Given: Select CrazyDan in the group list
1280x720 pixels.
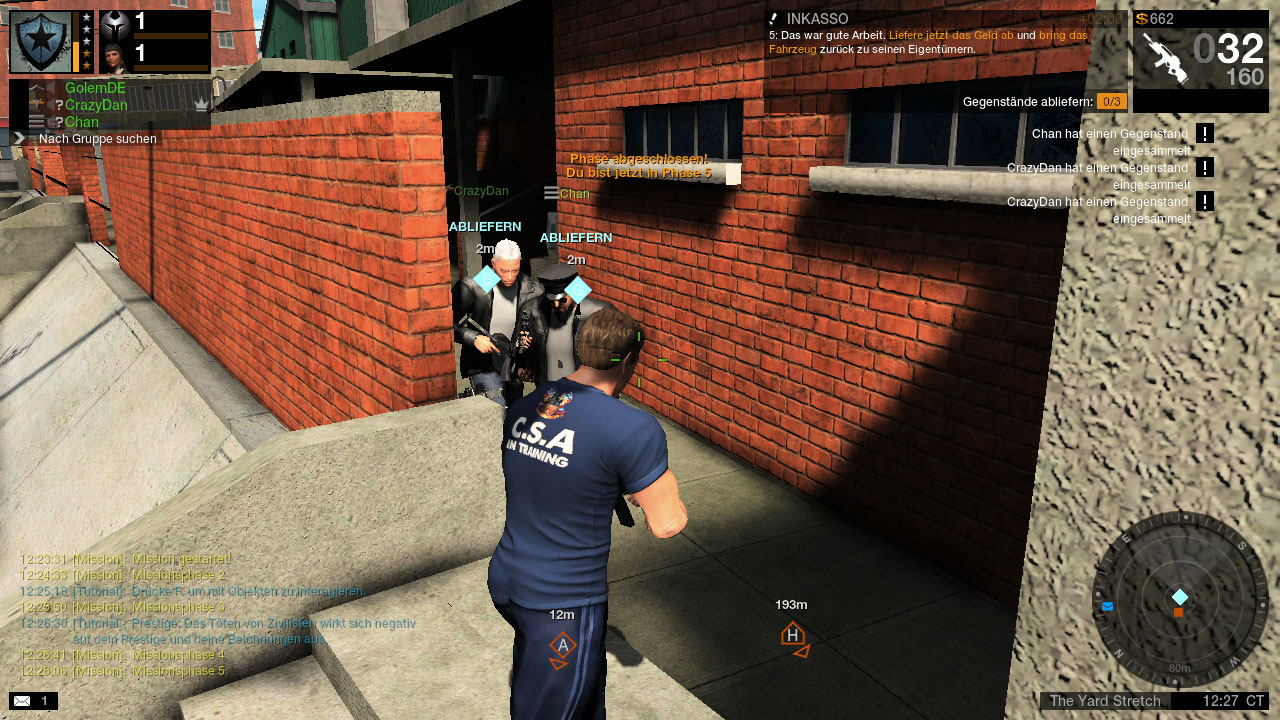Looking at the screenshot, I should [x=96, y=105].
